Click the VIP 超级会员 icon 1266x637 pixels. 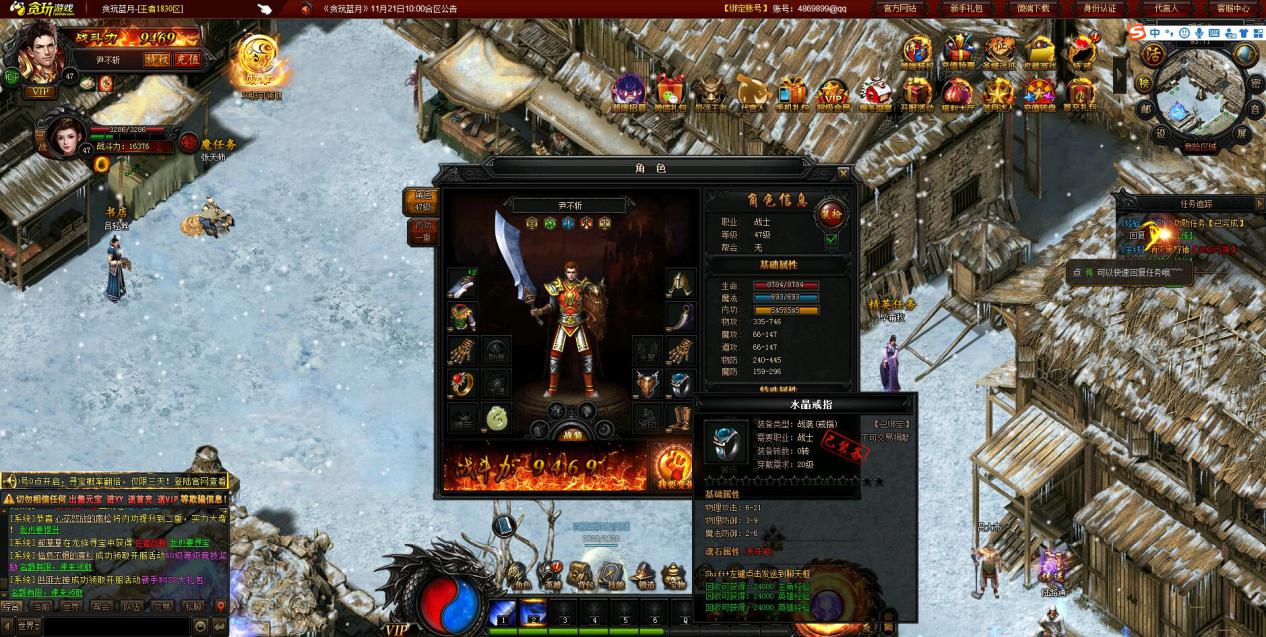click(833, 93)
